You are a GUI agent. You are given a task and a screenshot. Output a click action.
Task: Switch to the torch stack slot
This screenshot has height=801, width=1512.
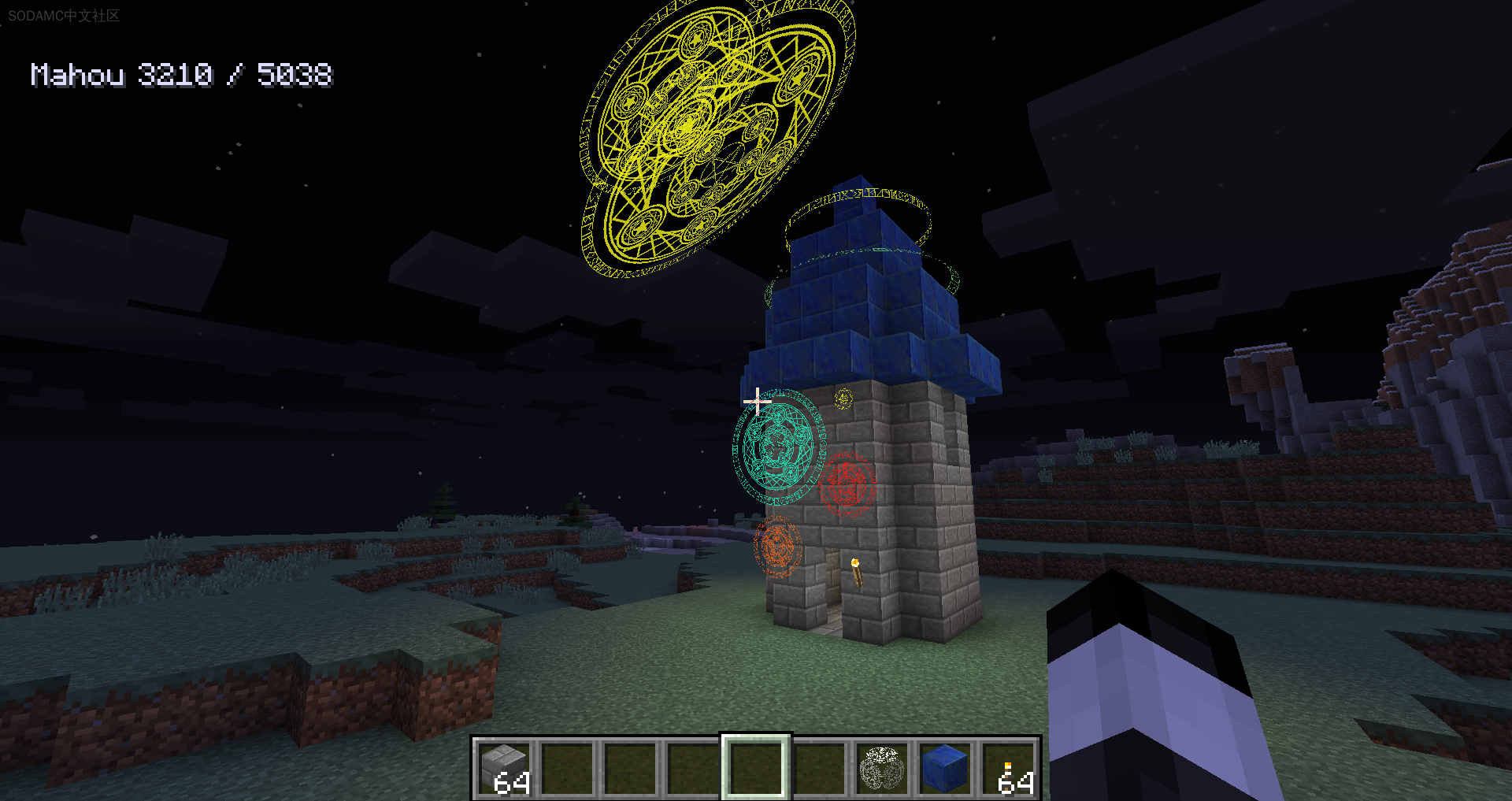point(1009,767)
